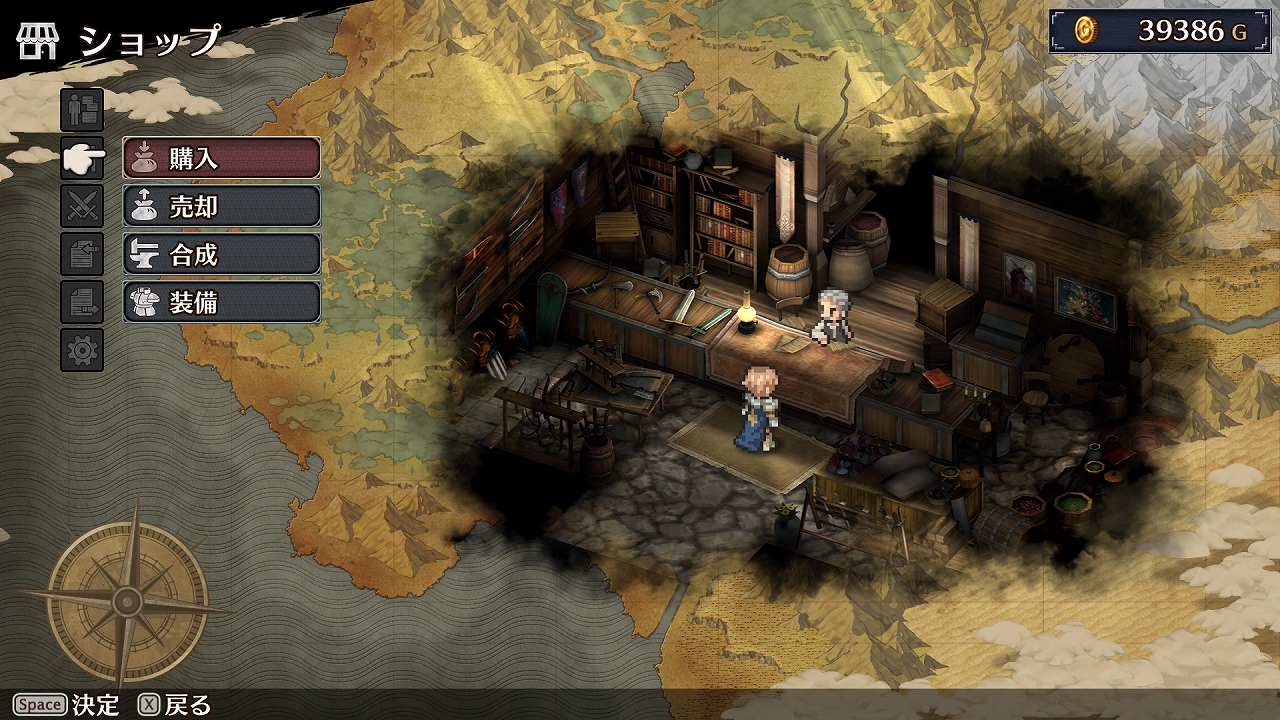Screen dimensions: 1280x720
Task: Select the 購入 (Buy) shop option
Action: 221,158
